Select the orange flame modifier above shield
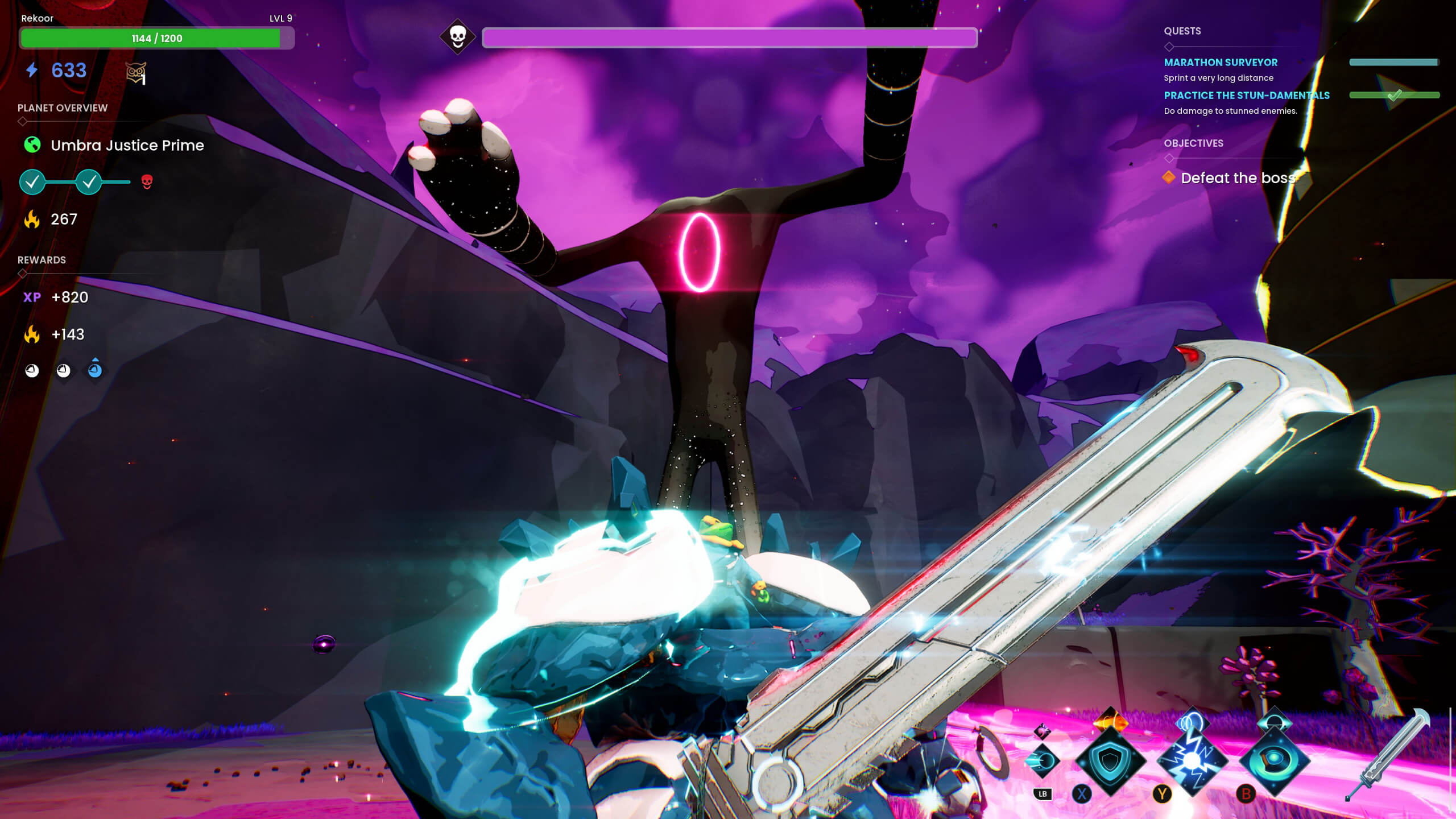The height and width of the screenshot is (819, 1456). pos(1110,722)
